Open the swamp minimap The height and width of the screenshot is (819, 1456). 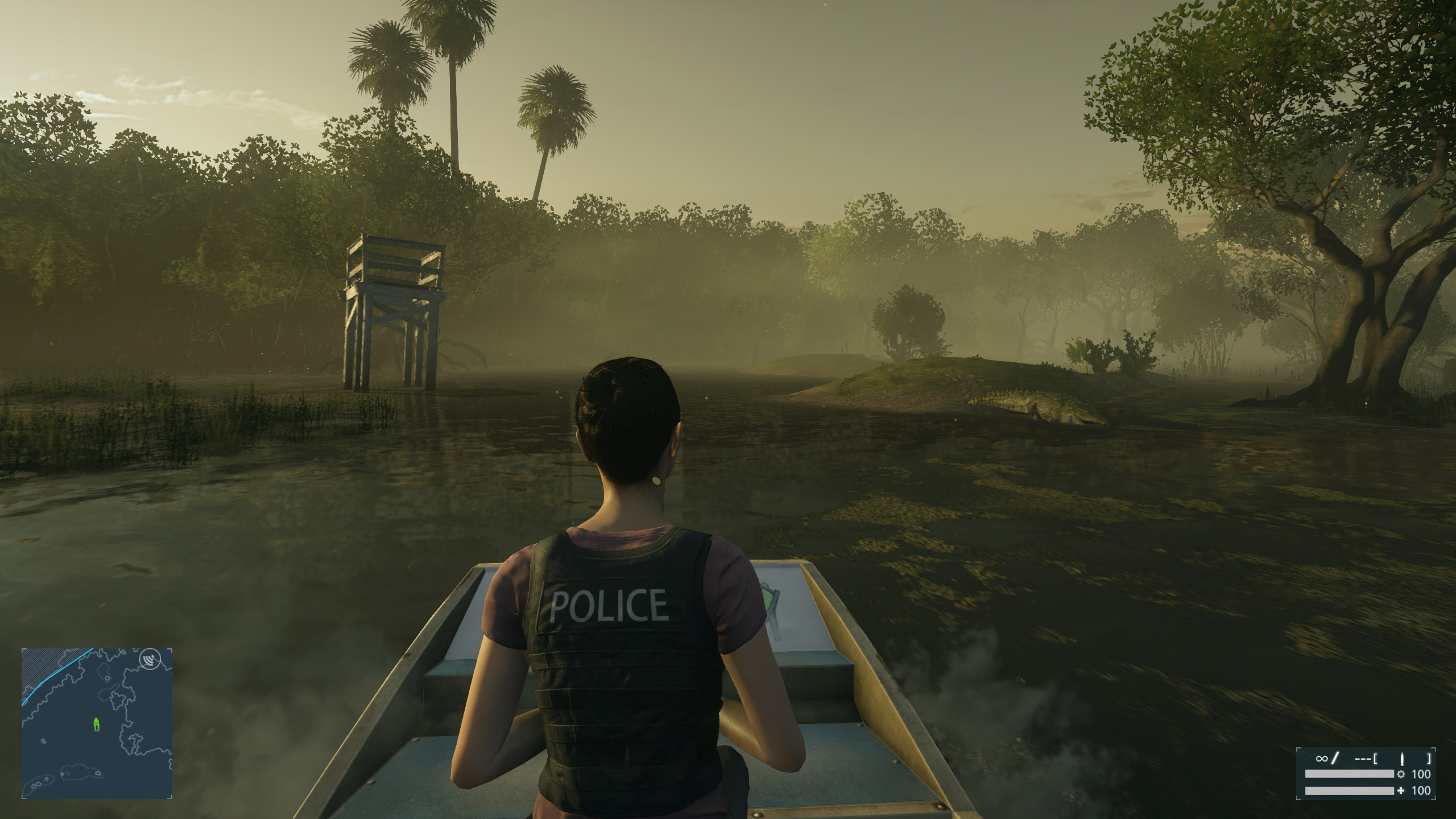pyautogui.click(x=97, y=723)
